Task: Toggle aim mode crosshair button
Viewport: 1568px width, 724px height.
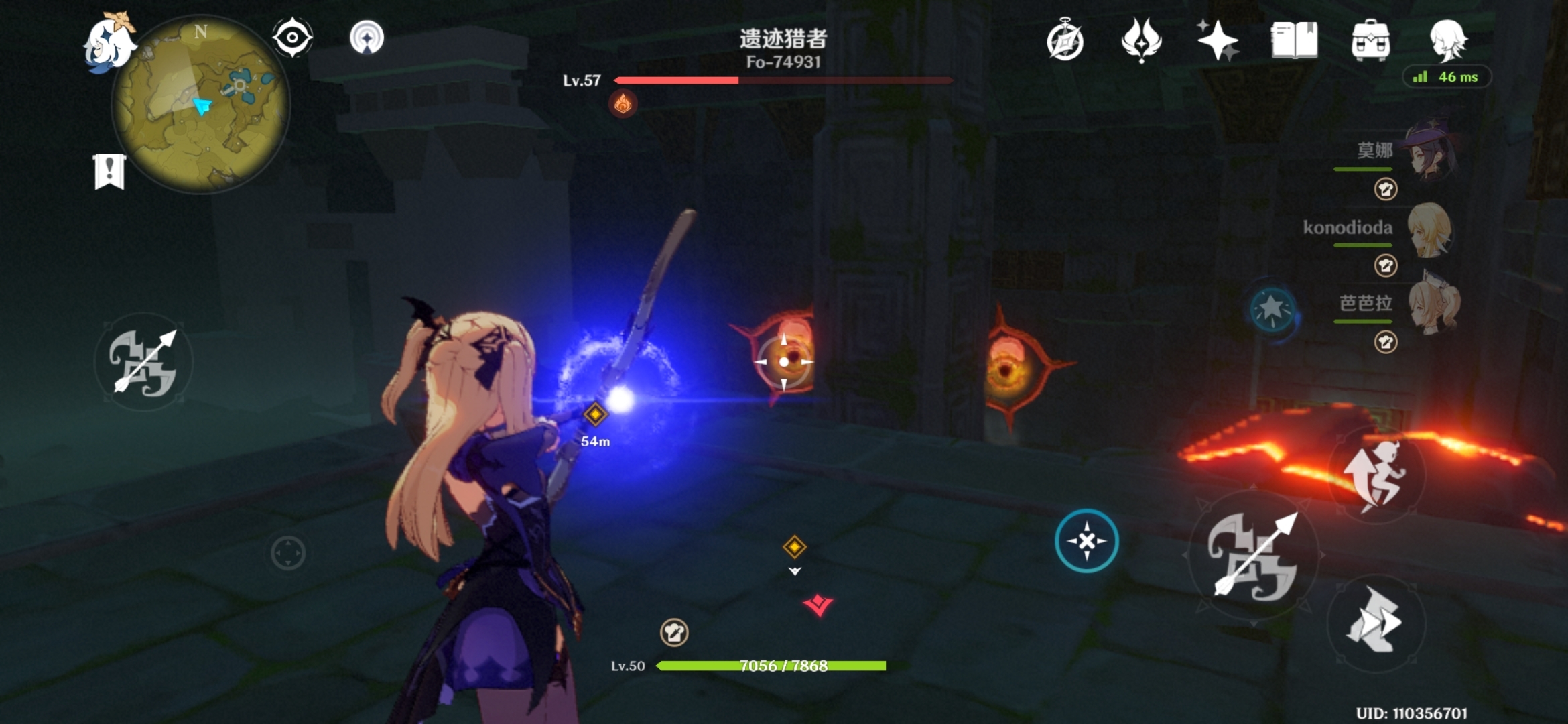Action: point(1086,541)
